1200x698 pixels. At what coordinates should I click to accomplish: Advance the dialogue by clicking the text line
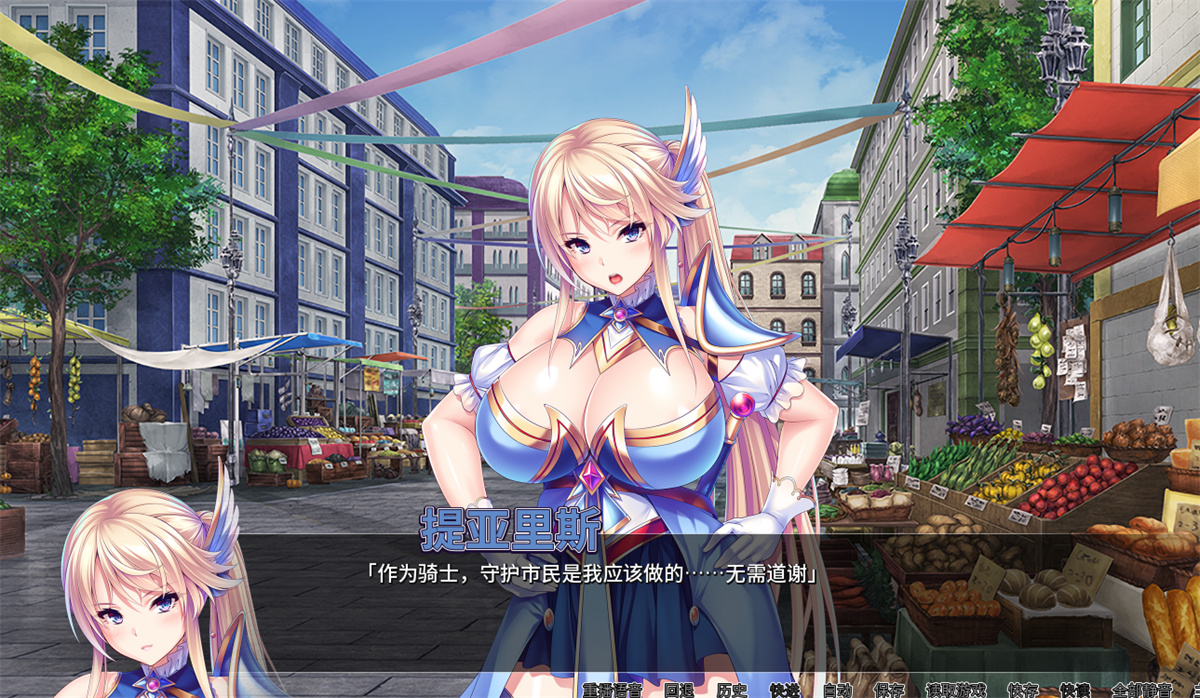591,575
